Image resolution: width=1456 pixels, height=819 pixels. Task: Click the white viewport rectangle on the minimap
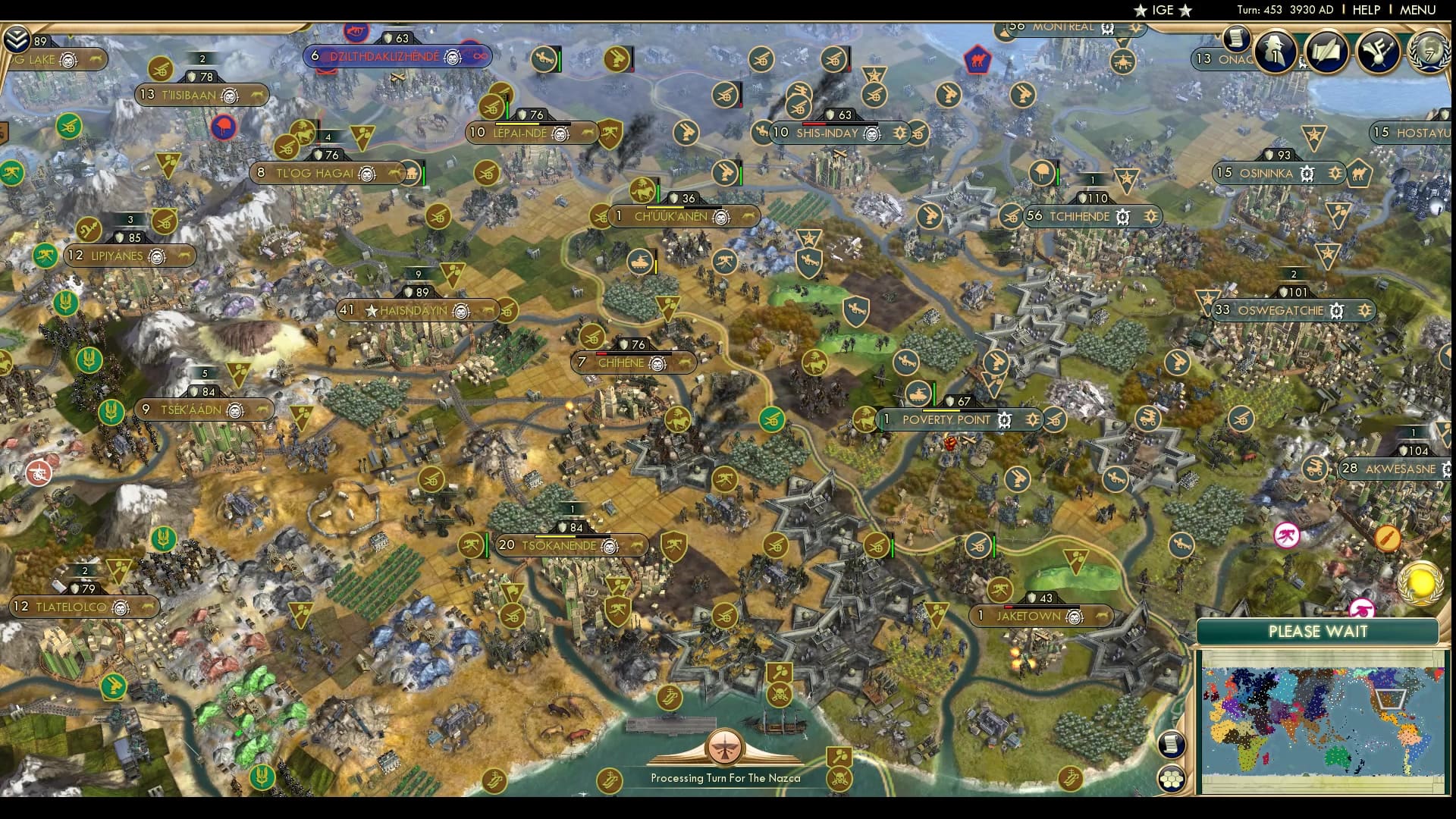(1391, 699)
